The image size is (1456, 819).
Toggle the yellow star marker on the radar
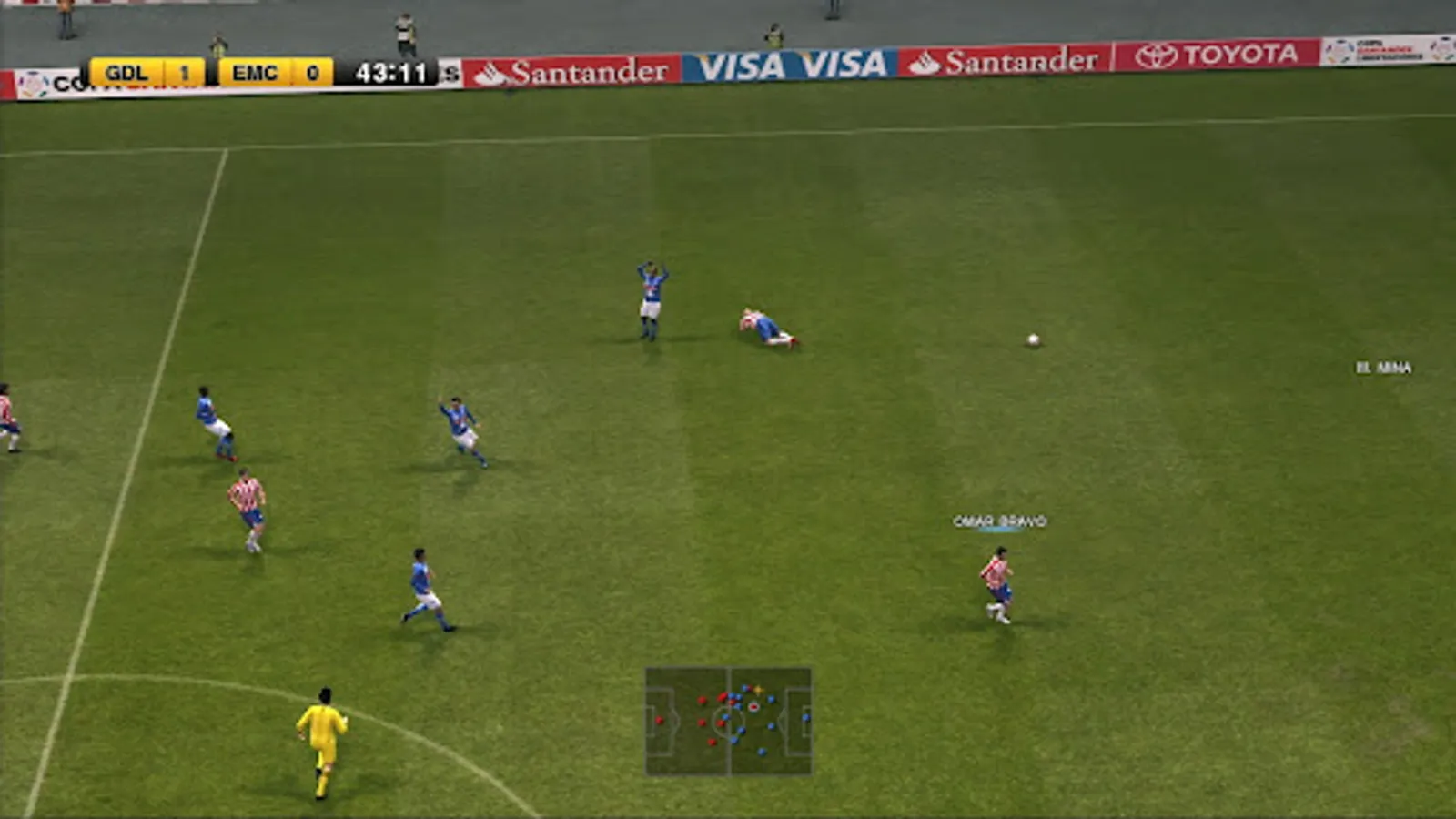point(759,689)
